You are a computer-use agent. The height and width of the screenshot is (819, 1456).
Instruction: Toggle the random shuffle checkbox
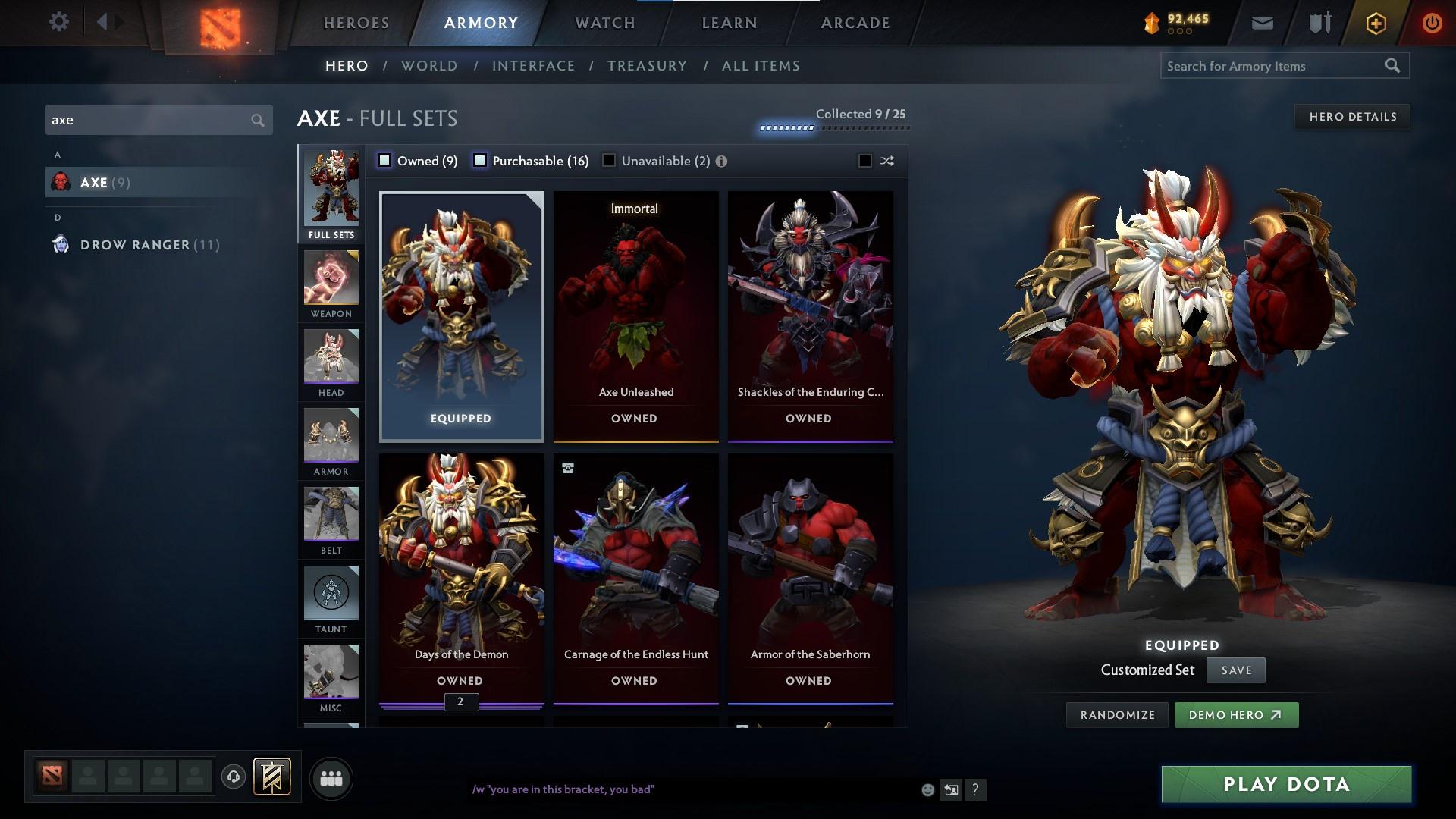864,161
